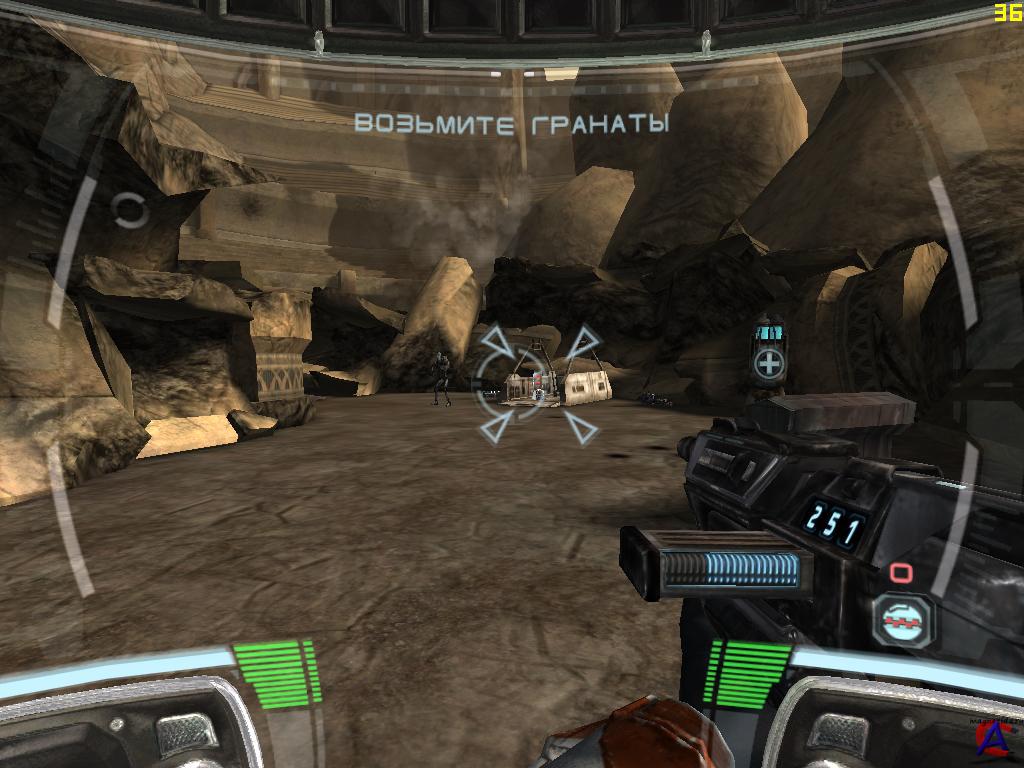Click the broken-ring indicator on the visor
This screenshot has height=768, width=1024.
click(129, 210)
